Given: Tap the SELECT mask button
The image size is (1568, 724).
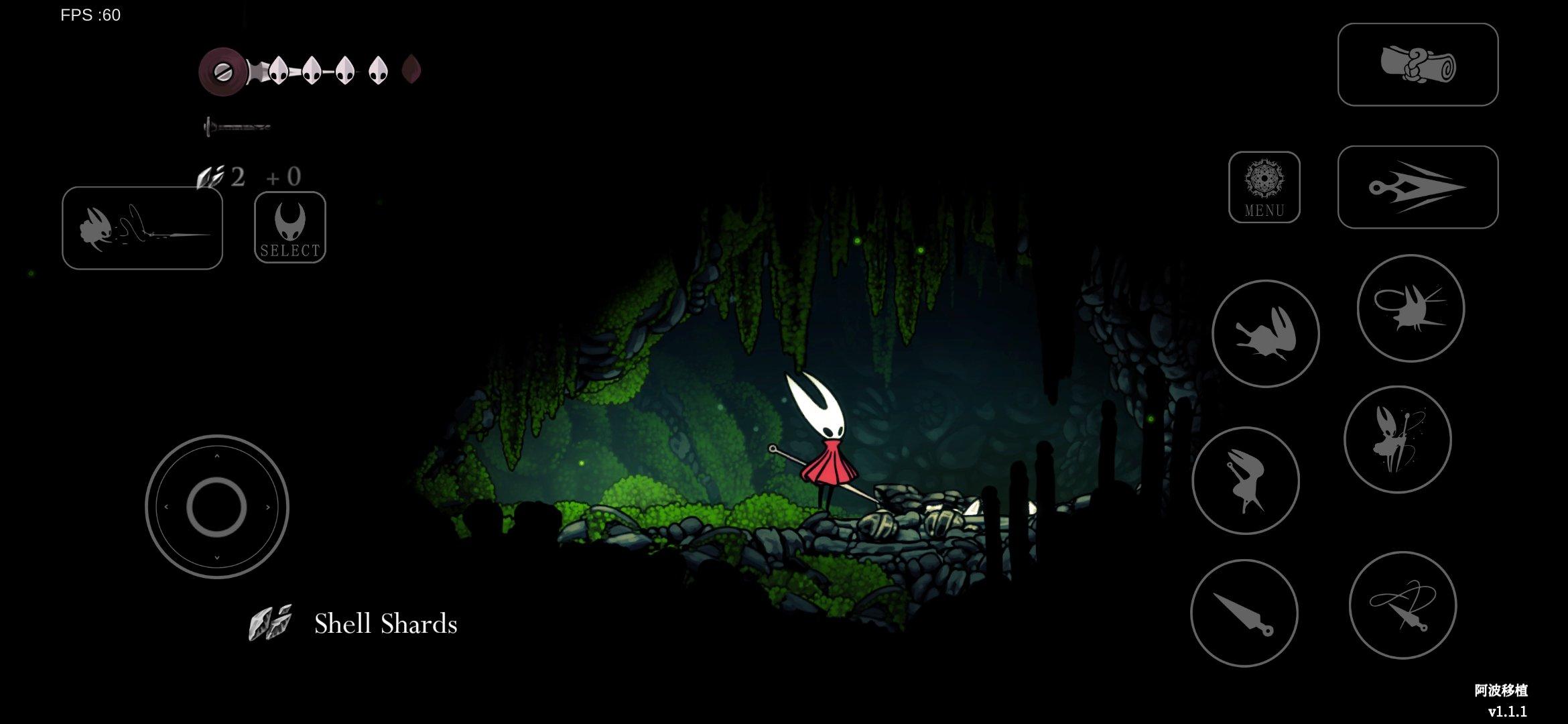Looking at the screenshot, I should point(290,227).
